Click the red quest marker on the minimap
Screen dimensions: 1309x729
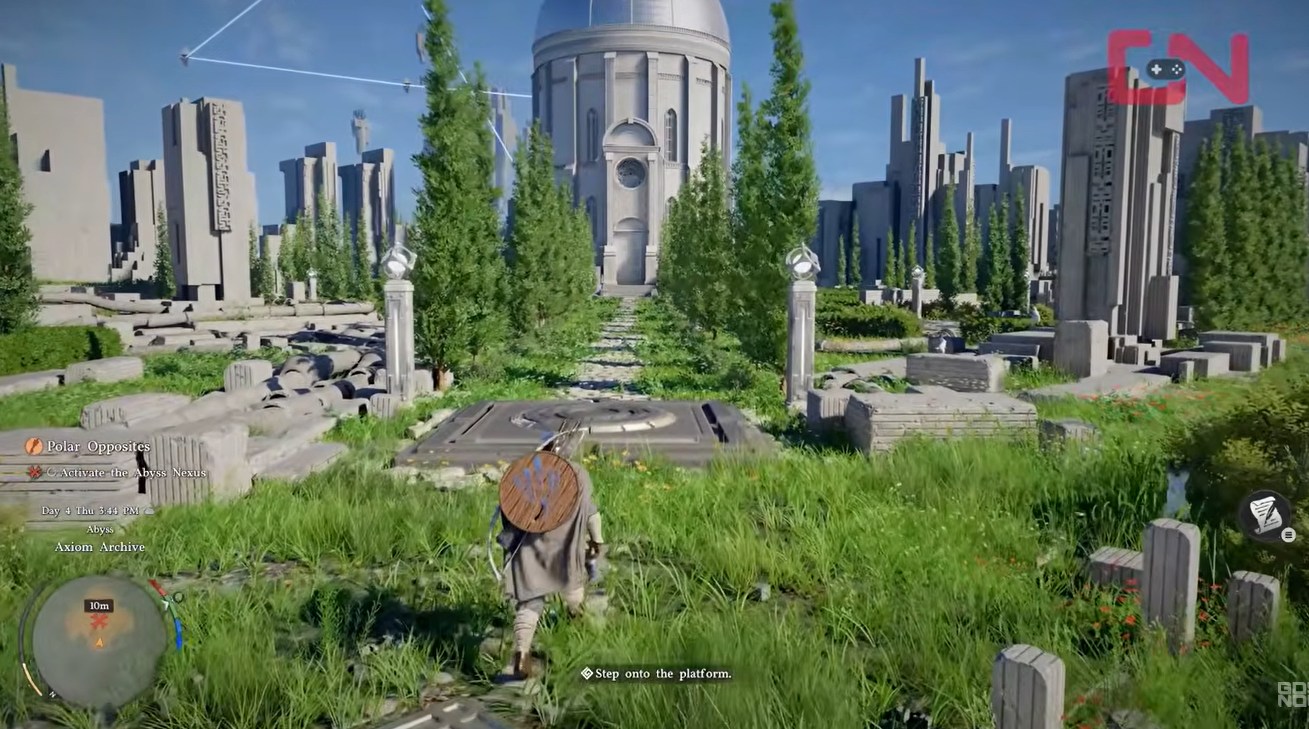(98, 621)
